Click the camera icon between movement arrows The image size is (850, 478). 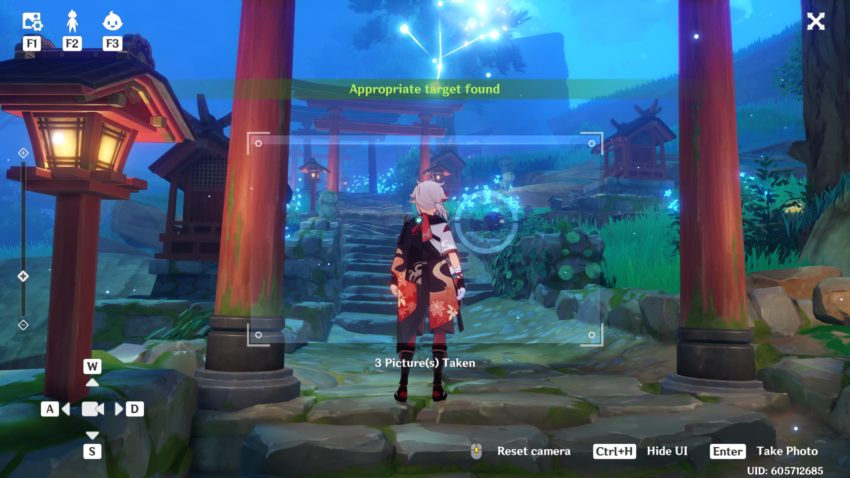coord(92,409)
